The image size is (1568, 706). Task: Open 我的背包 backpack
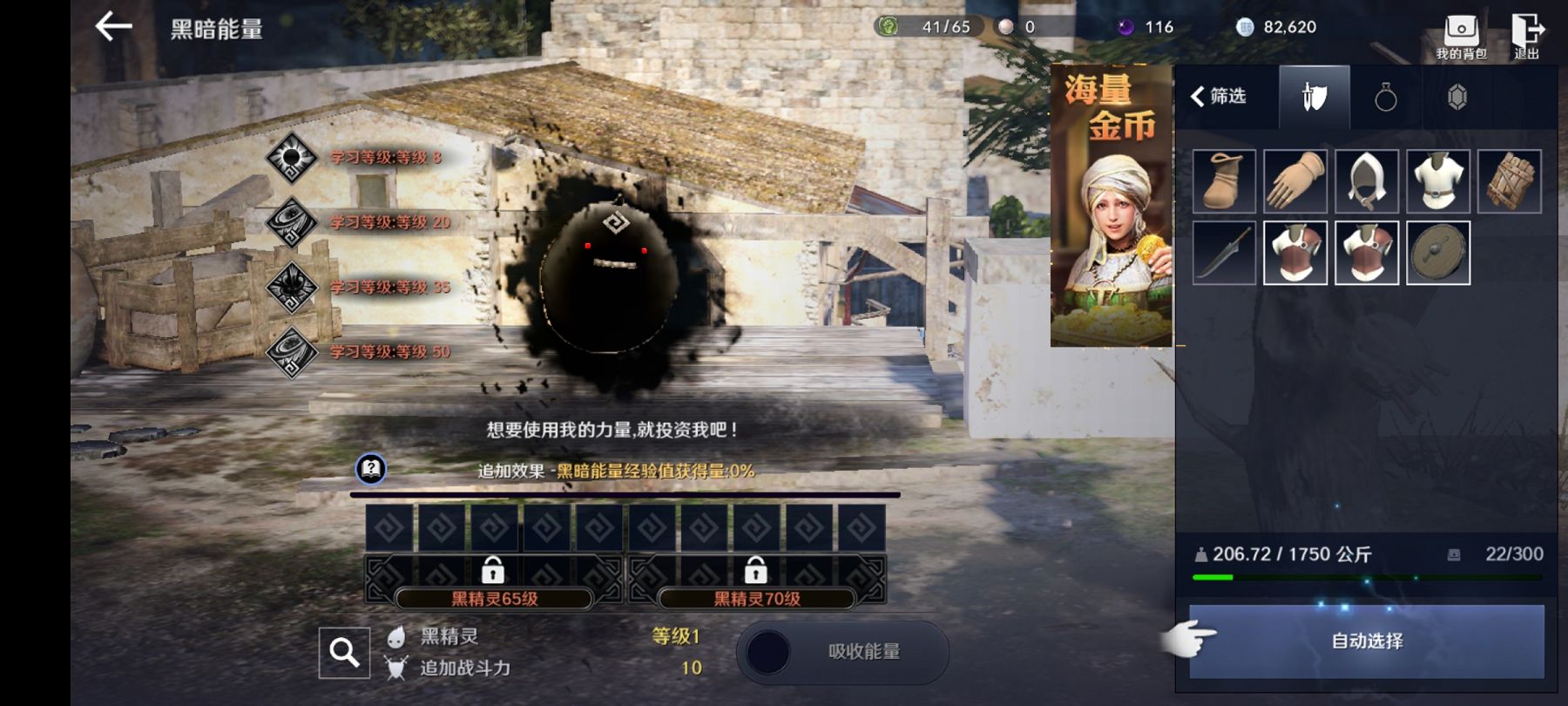click(1461, 36)
